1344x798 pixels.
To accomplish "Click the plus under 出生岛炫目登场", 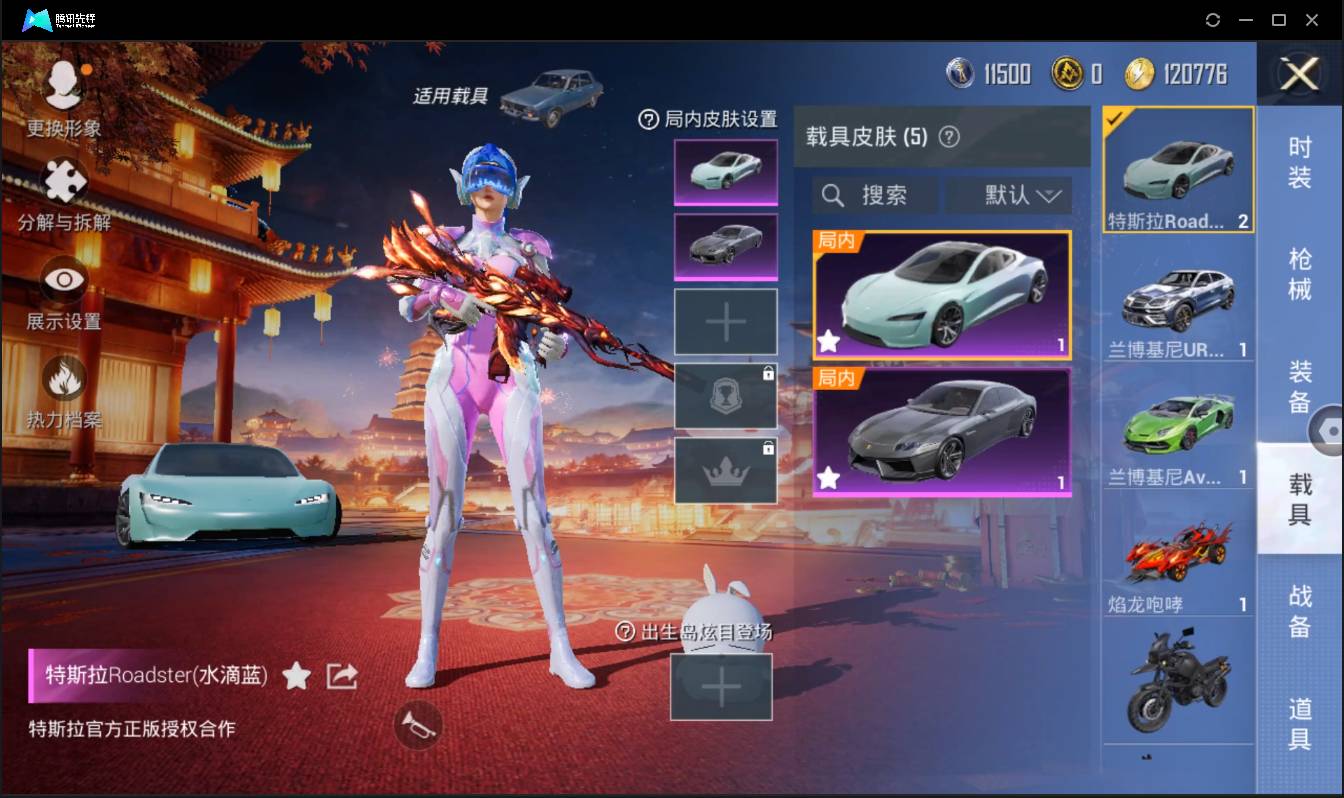I will (x=721, y=686).
